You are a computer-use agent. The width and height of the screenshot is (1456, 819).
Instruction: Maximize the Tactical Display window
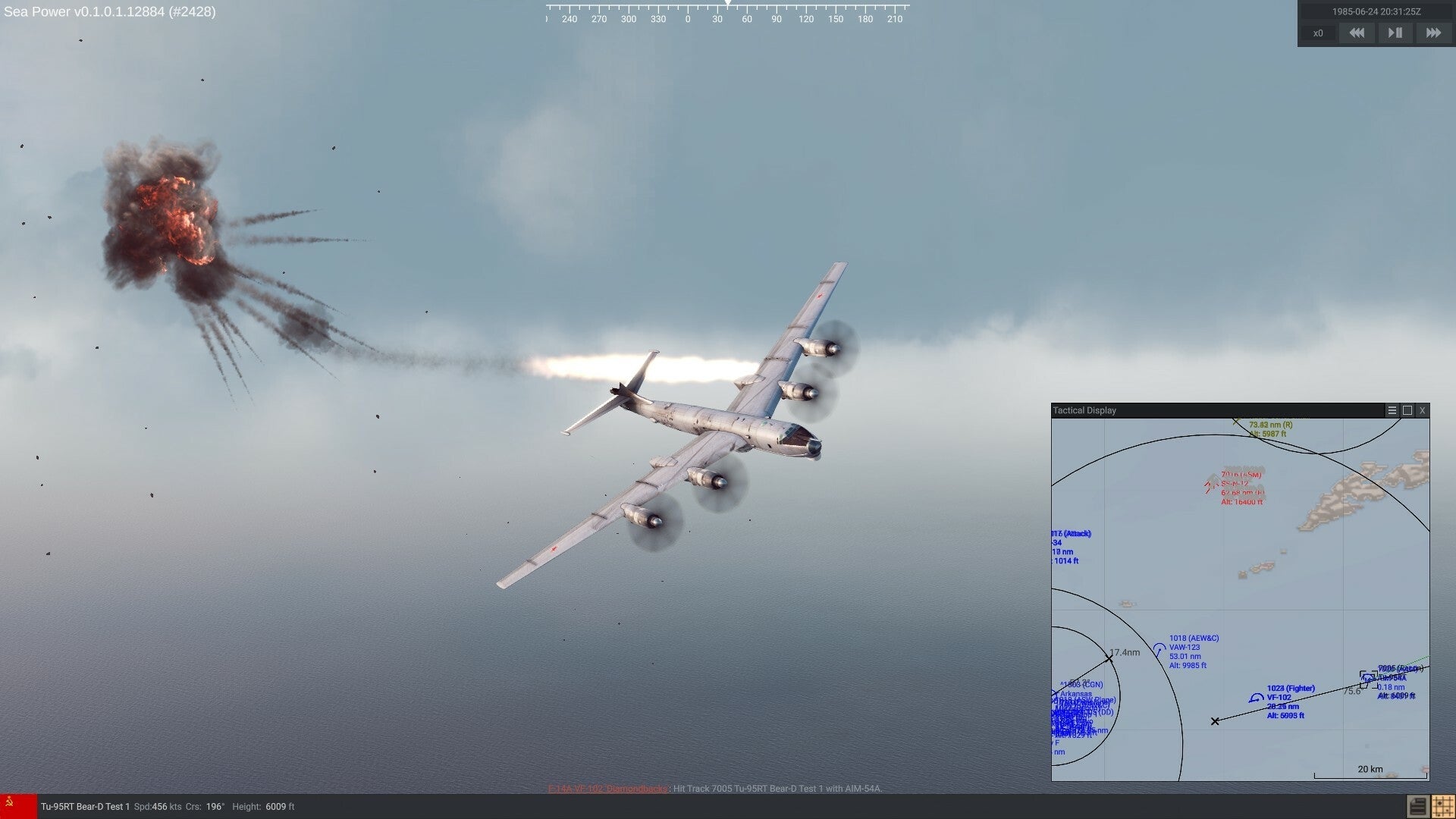pyautogui.click(x=1408, y=410)
